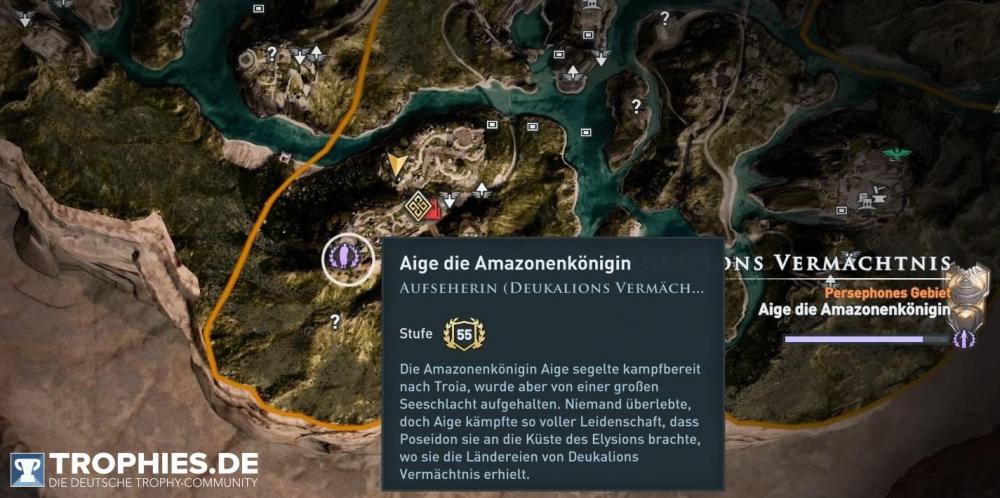Select the question mark below the Aige marker
This screenshot has height=498, width=1000.
(335, 321)
